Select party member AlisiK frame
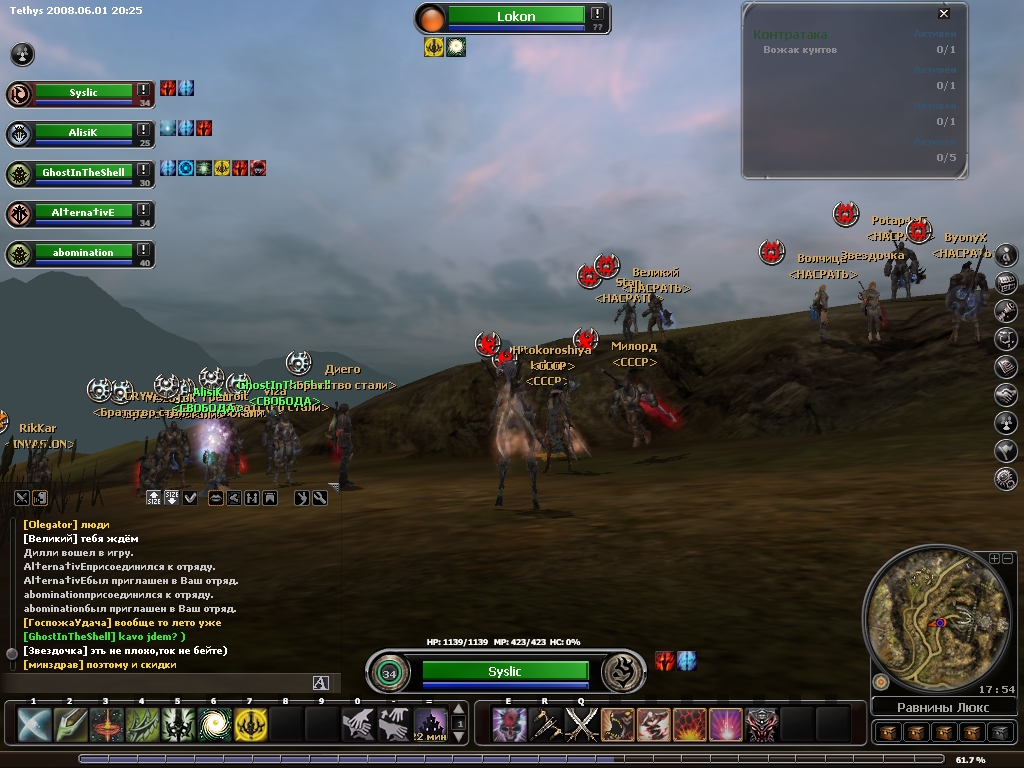Screen dimensions: 1024x768 click(x=84, y=132)
